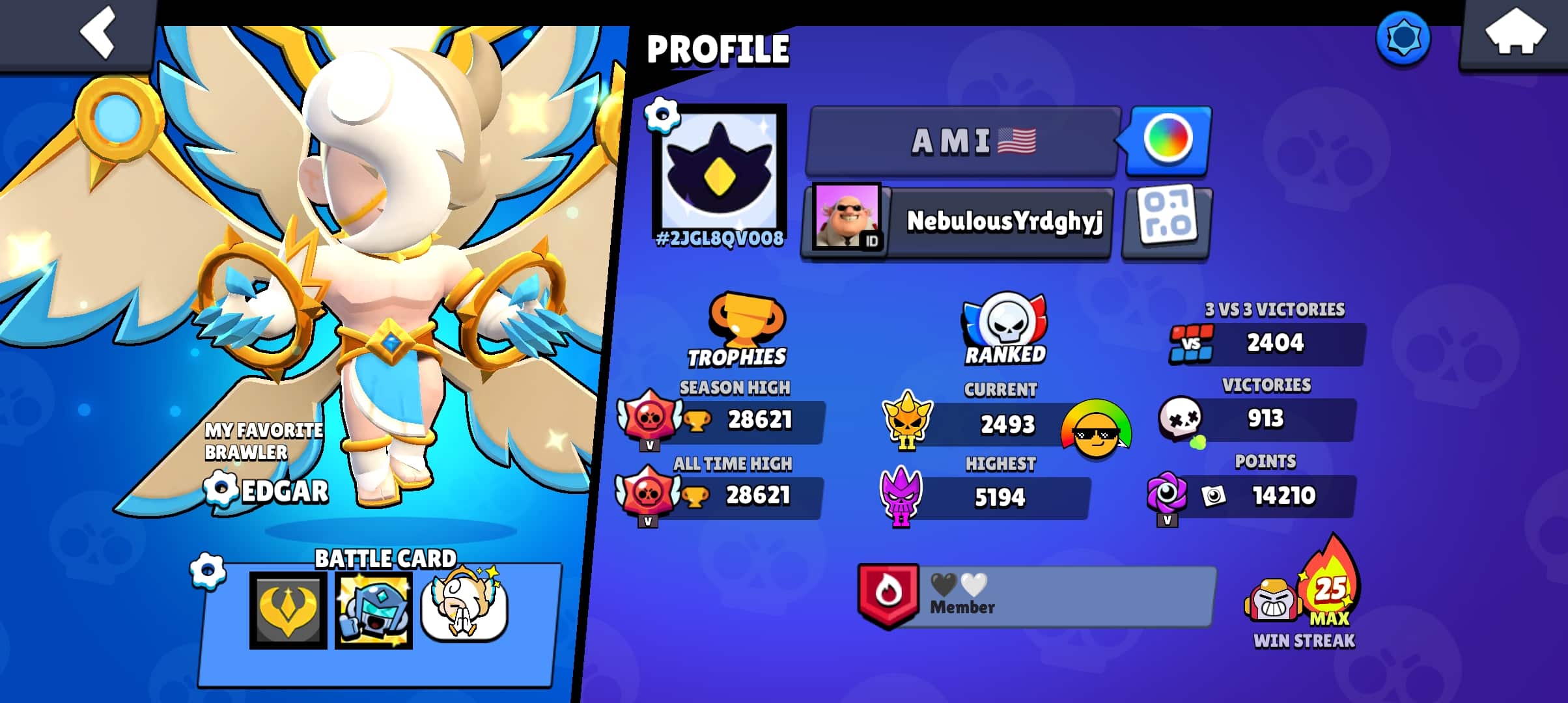Choose the robot thumbs-up pin slot
1568x703 pixels.
373,610
